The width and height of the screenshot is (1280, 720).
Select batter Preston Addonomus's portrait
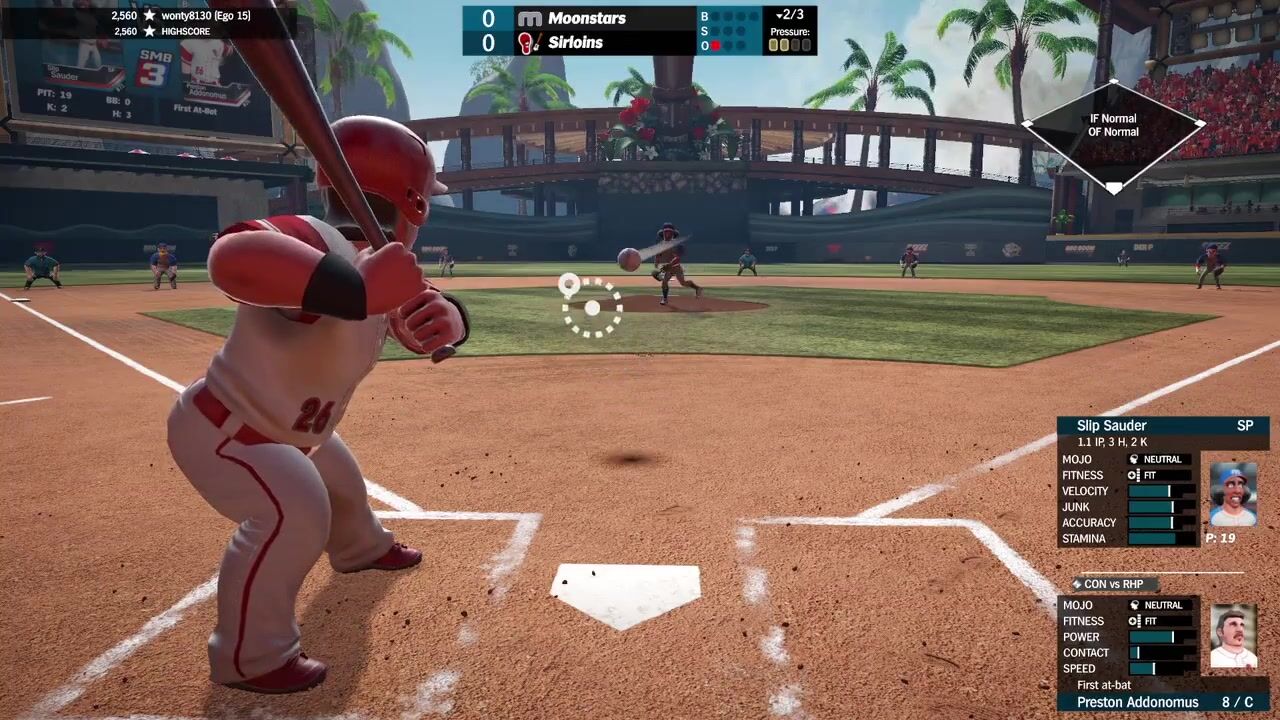click(1233, 637)
